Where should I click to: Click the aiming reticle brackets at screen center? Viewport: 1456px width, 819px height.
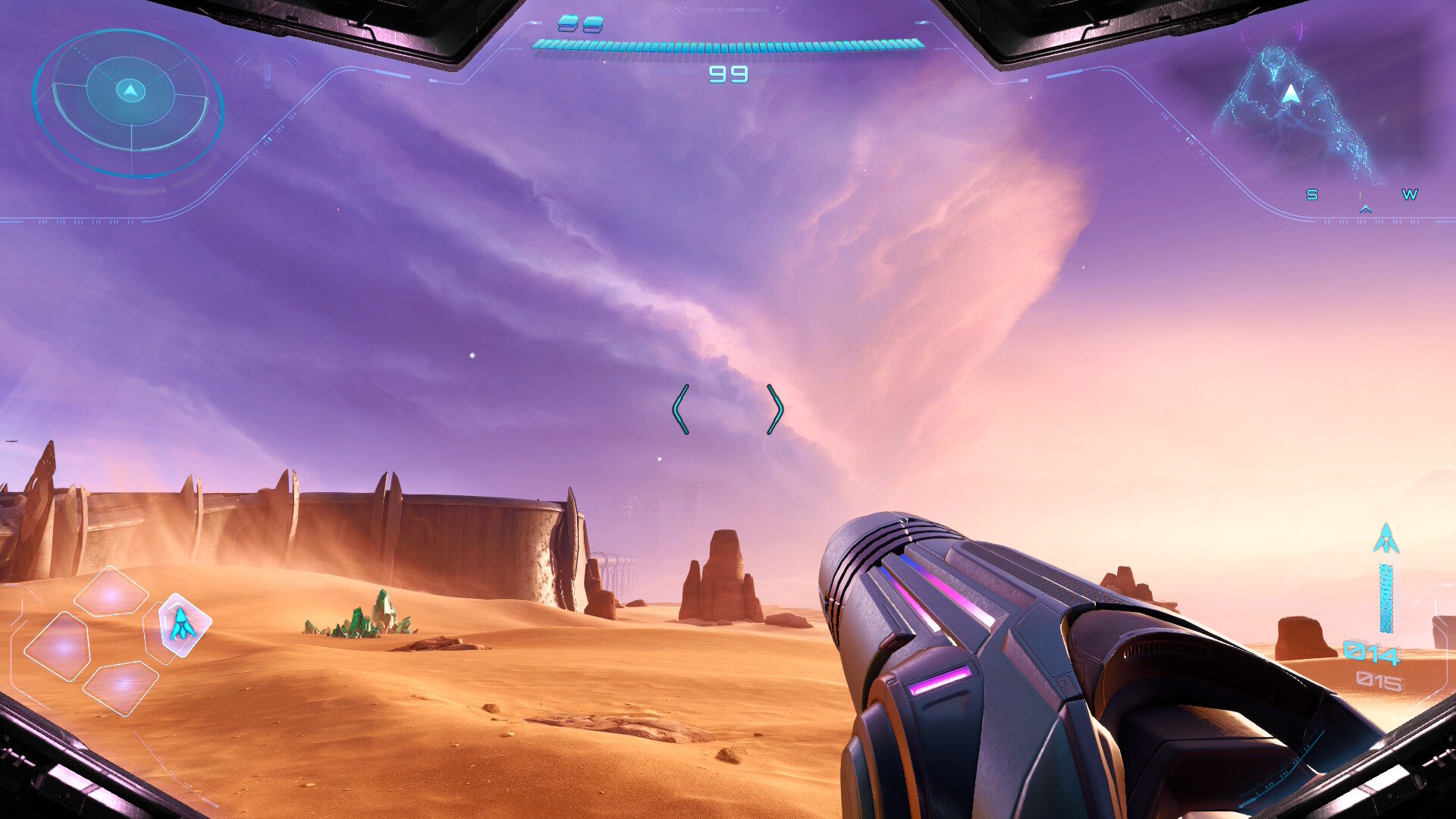click(728, 409)
